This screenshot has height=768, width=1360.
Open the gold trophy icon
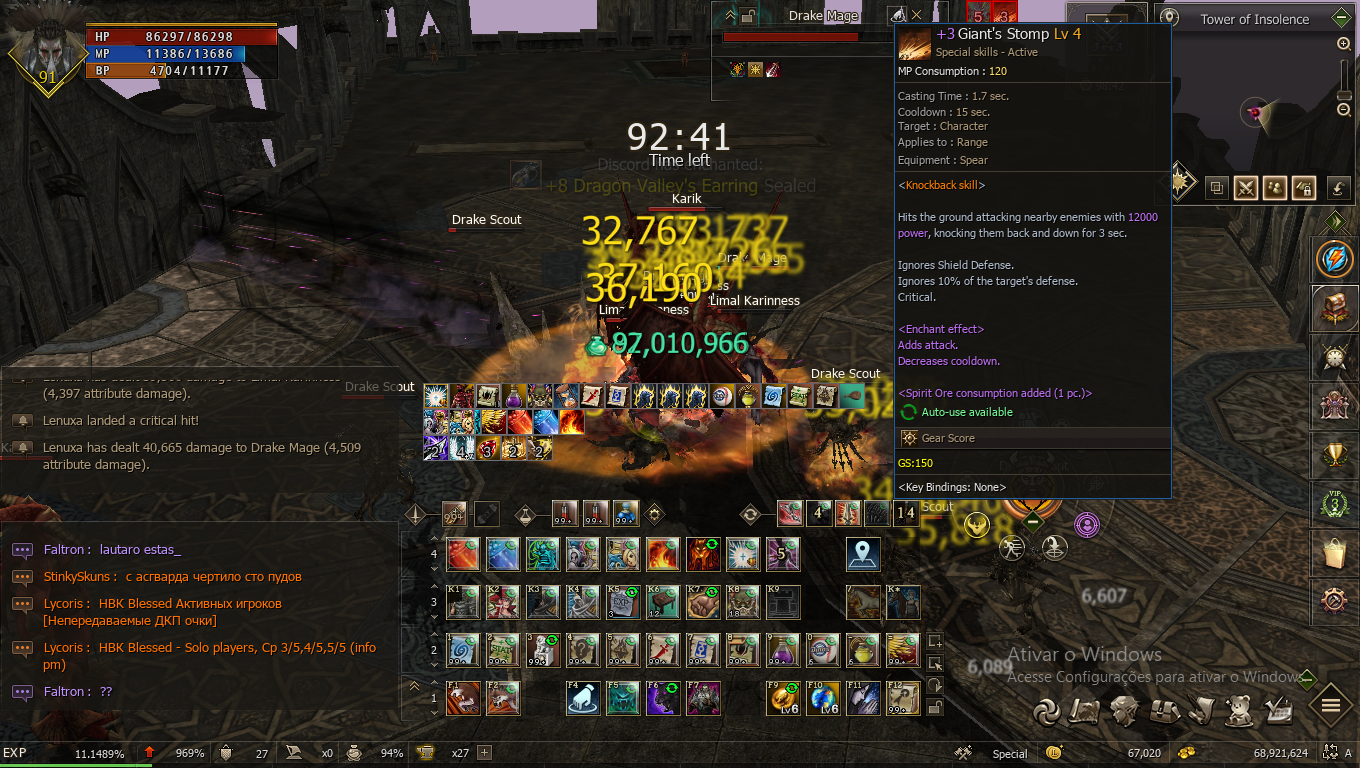[1334, 456]
